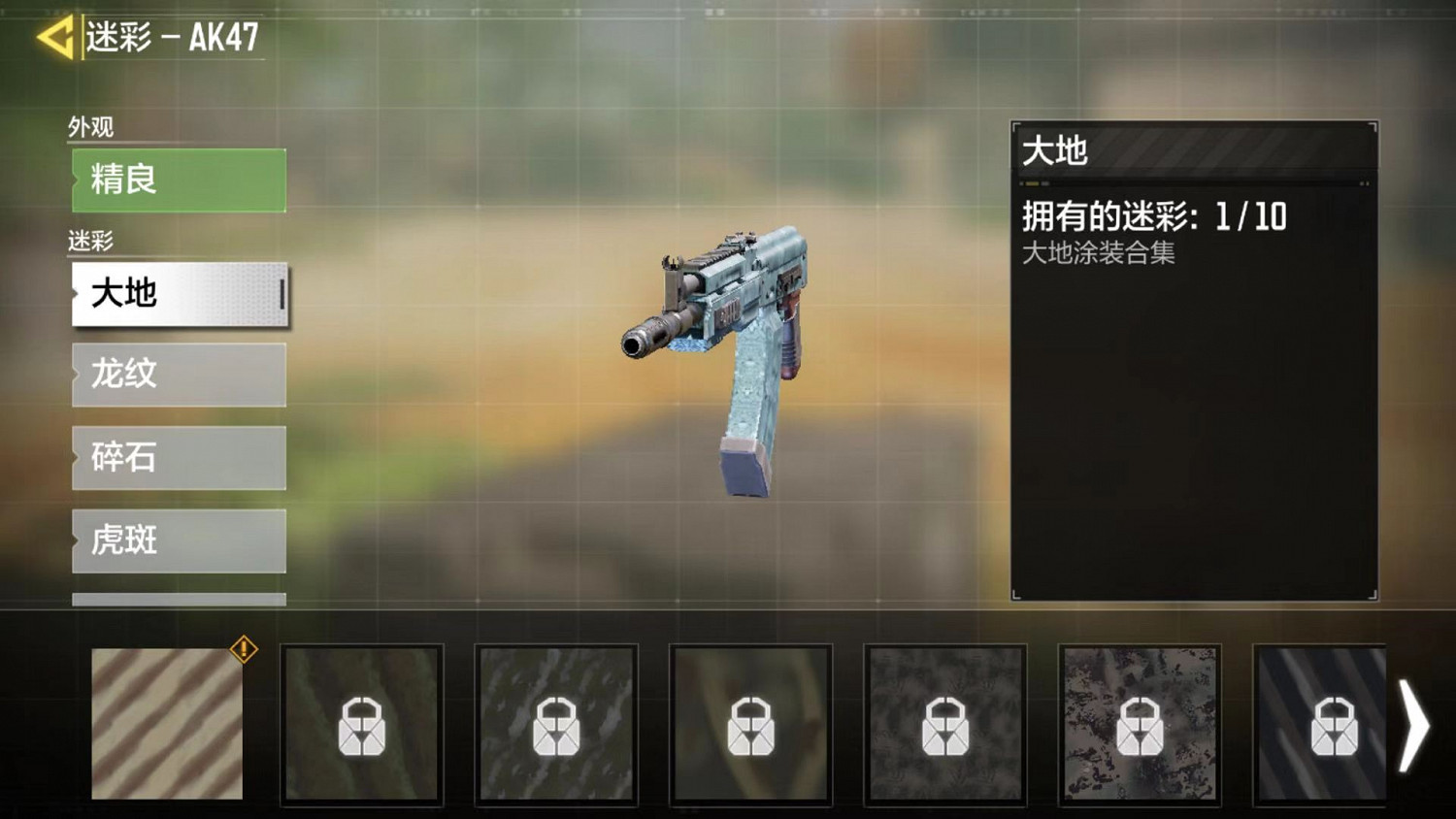
Task: Click the lock icon on third camo thumbnail
Action: [x=556, y=726]
